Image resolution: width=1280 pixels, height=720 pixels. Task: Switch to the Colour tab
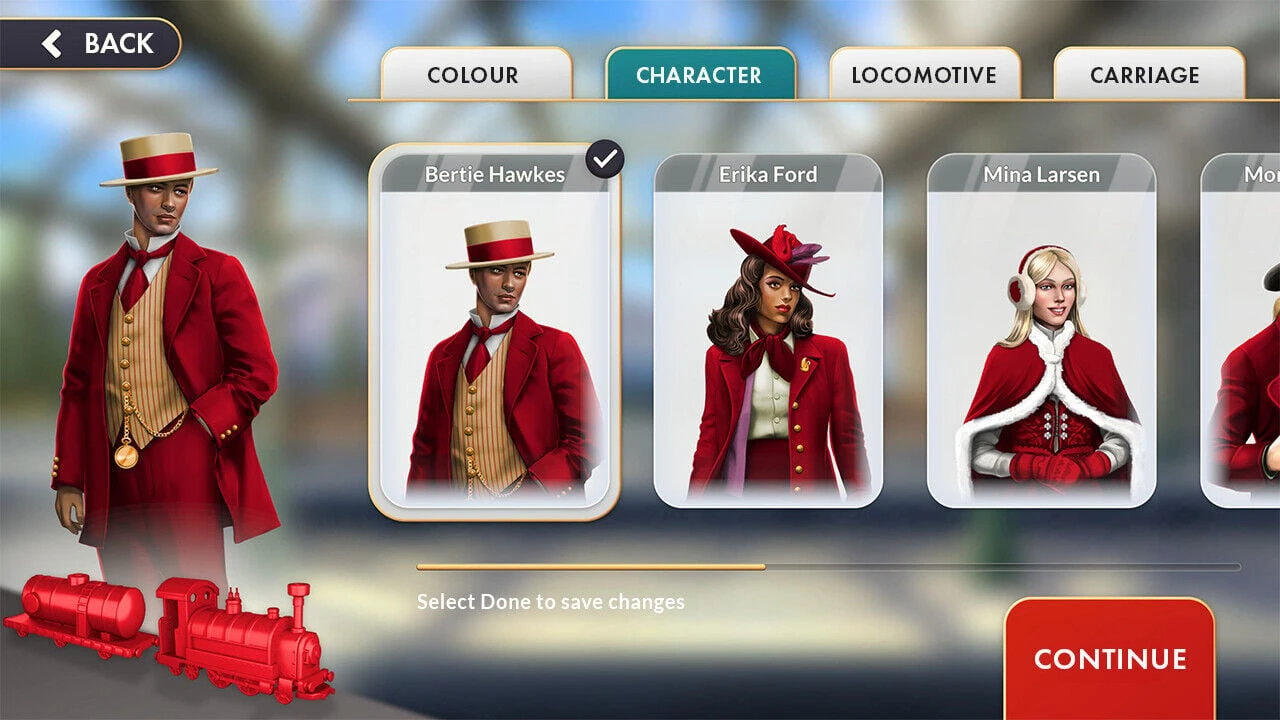pos(476,75)
